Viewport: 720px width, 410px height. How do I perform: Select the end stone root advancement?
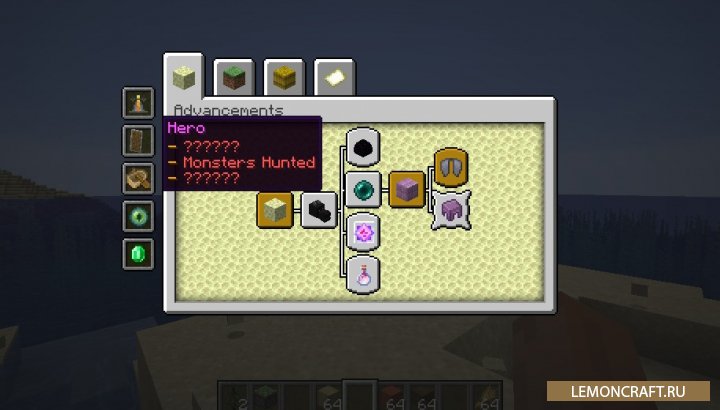pyautogui.click(x=274, y=210)
